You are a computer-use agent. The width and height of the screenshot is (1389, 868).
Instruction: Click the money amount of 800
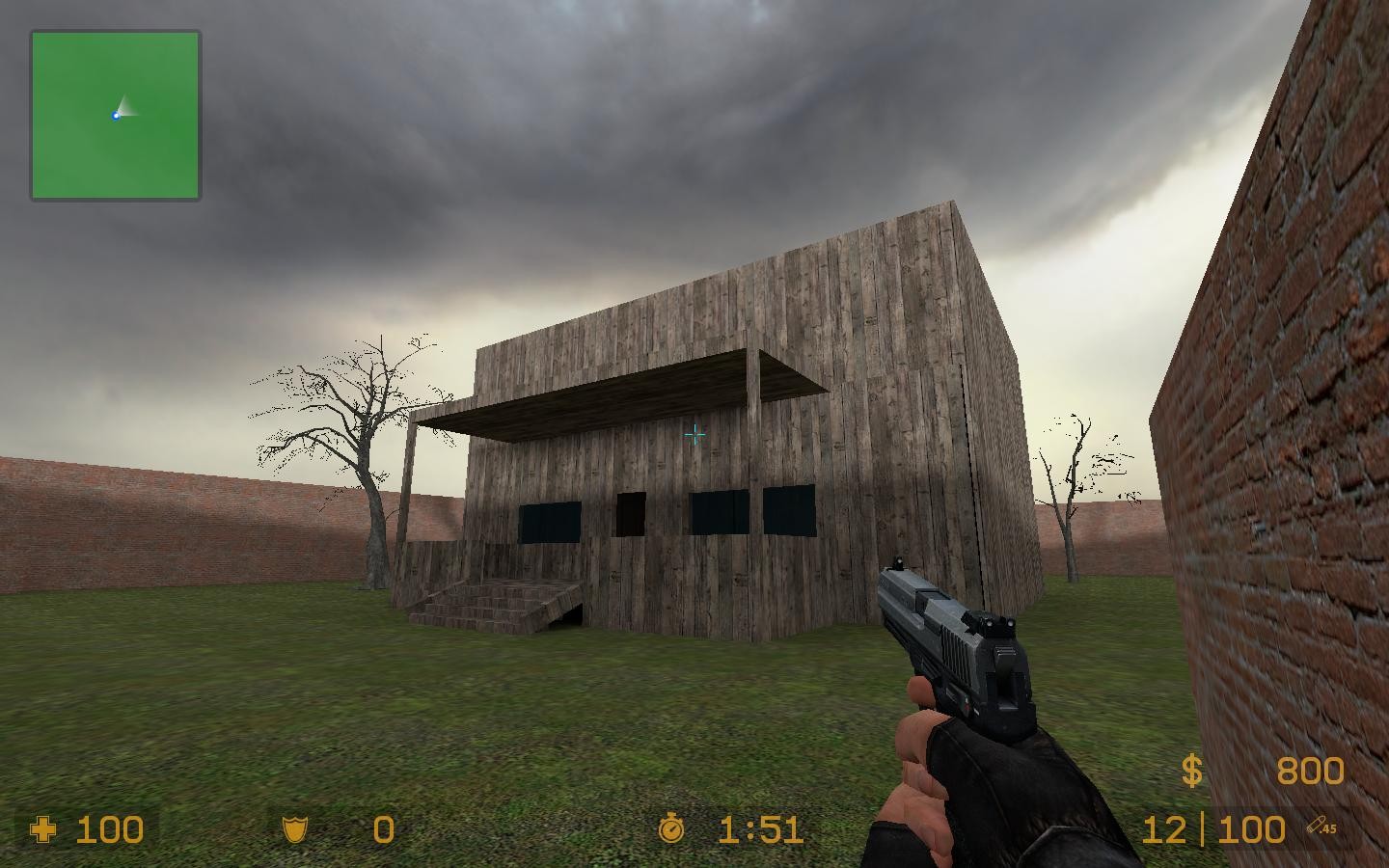[1309, 771]
